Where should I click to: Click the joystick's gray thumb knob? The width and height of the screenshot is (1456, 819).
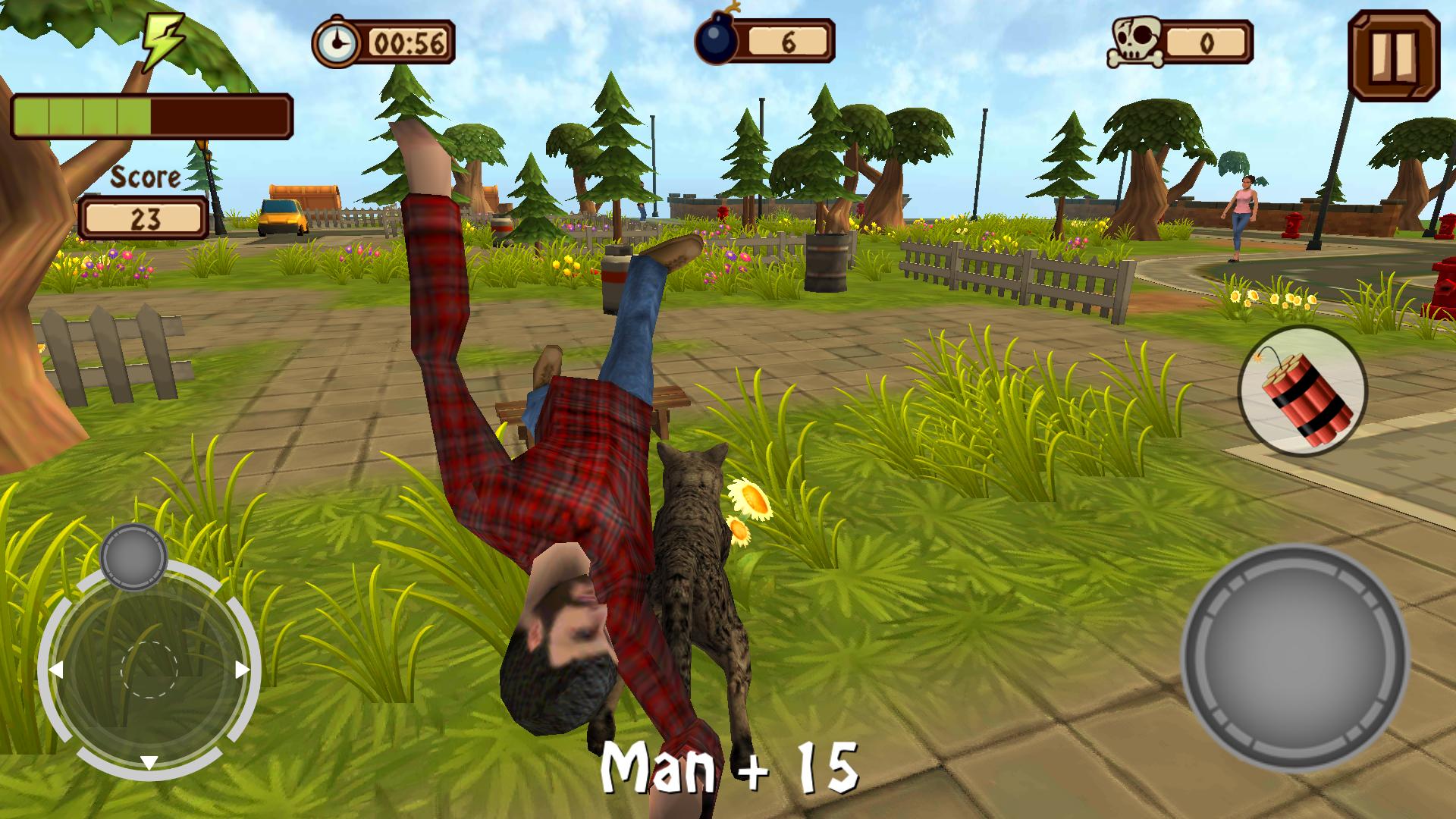(133, 557)
